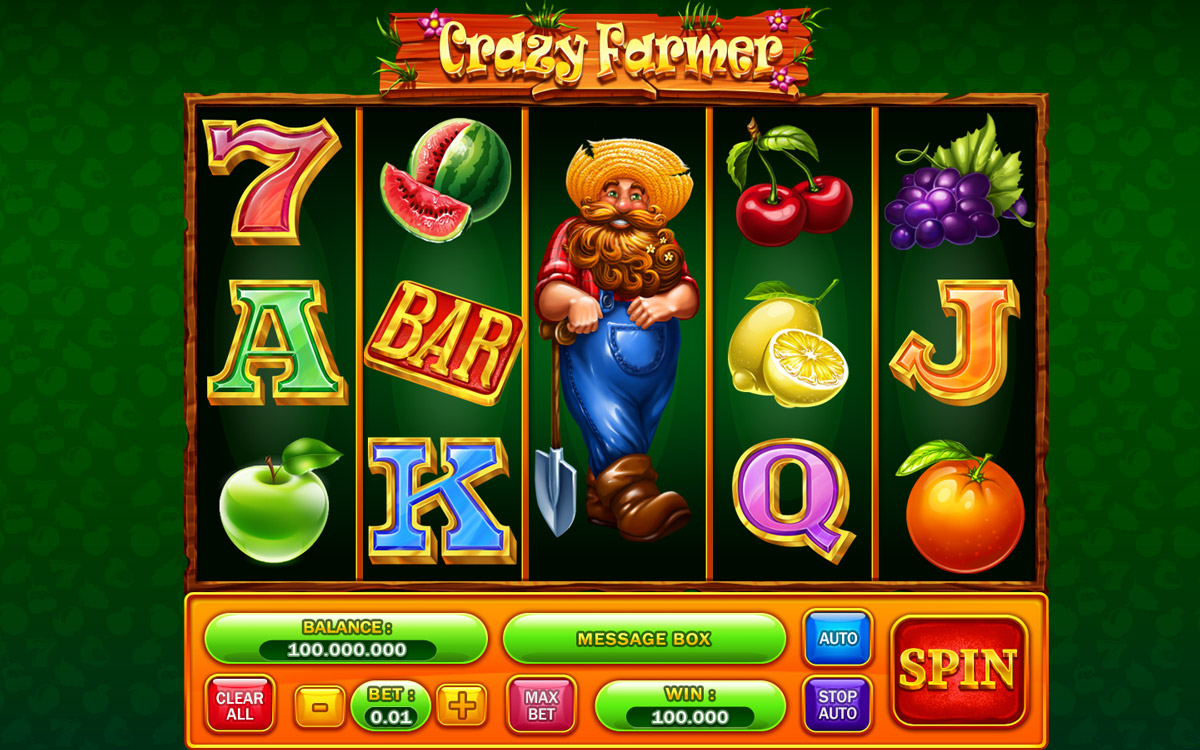Activate the blue AUTO button
Viewport: 1200px width, 750px height.
(x=837, y=638)
